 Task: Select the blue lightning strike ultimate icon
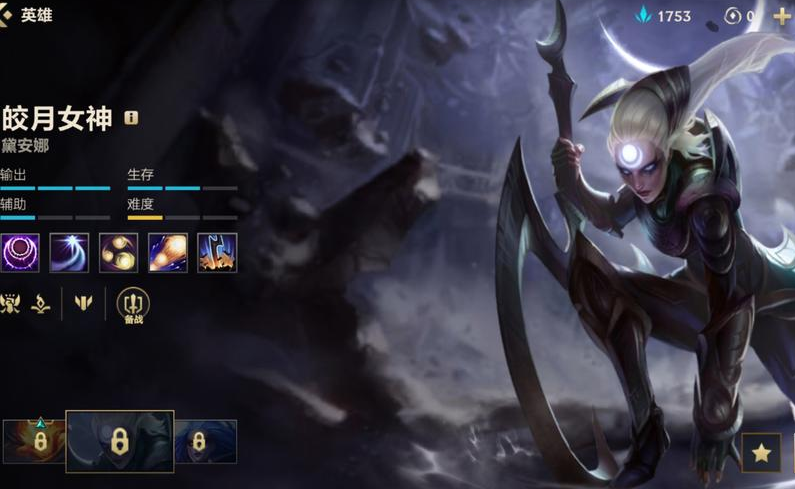point(217,252)
